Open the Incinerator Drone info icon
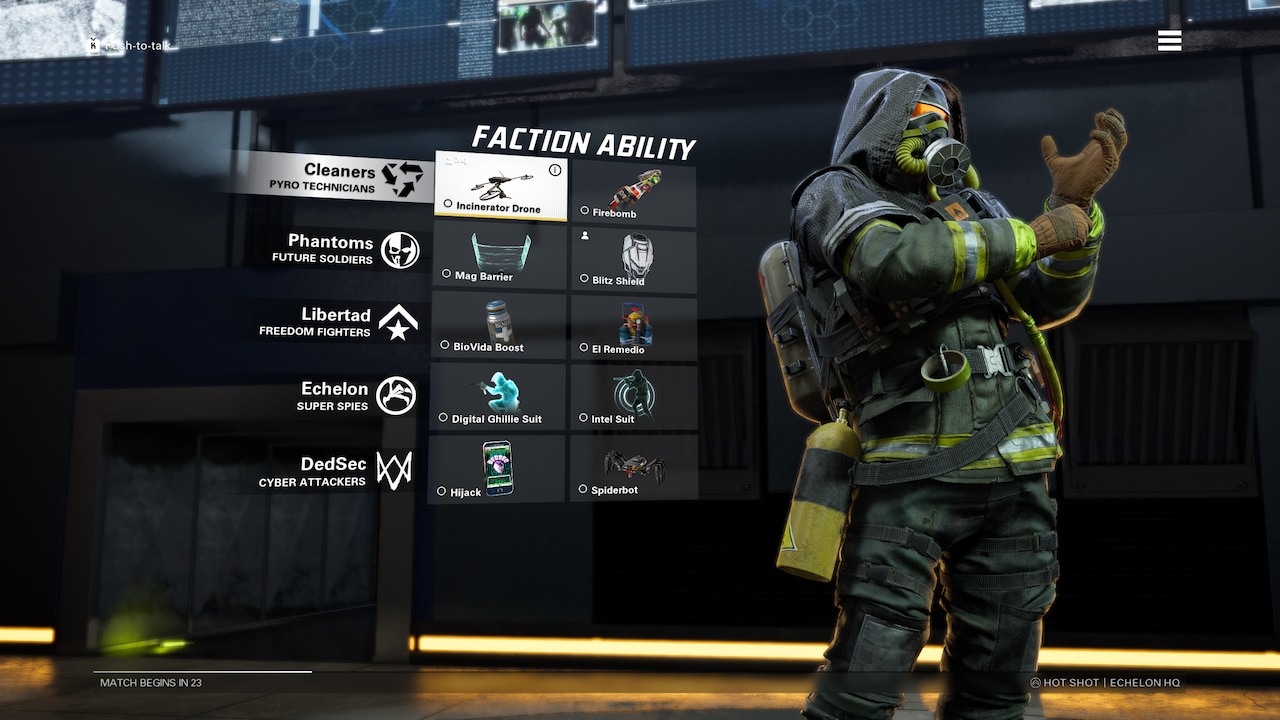The image size is (1280, 720). pos(555,170)
